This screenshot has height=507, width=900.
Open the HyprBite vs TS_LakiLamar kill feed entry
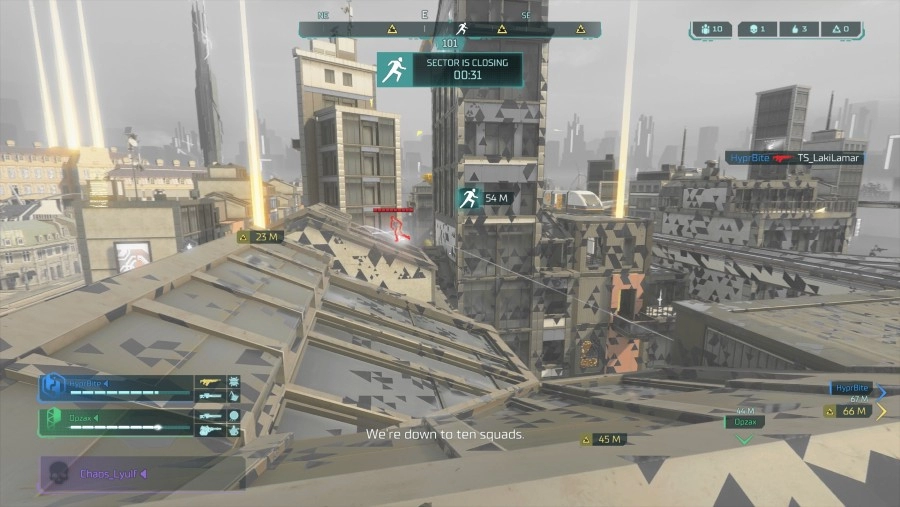793,158
